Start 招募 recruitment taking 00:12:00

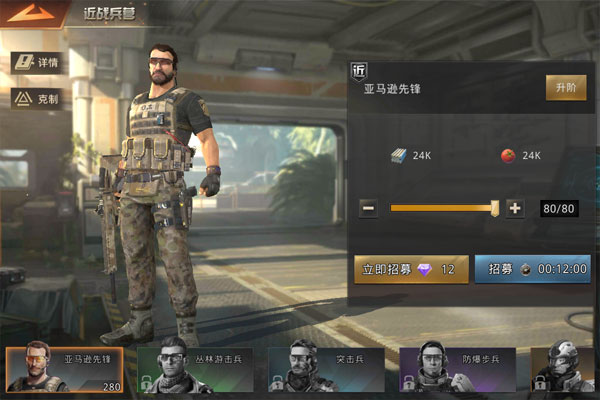[x=532, y=269]
